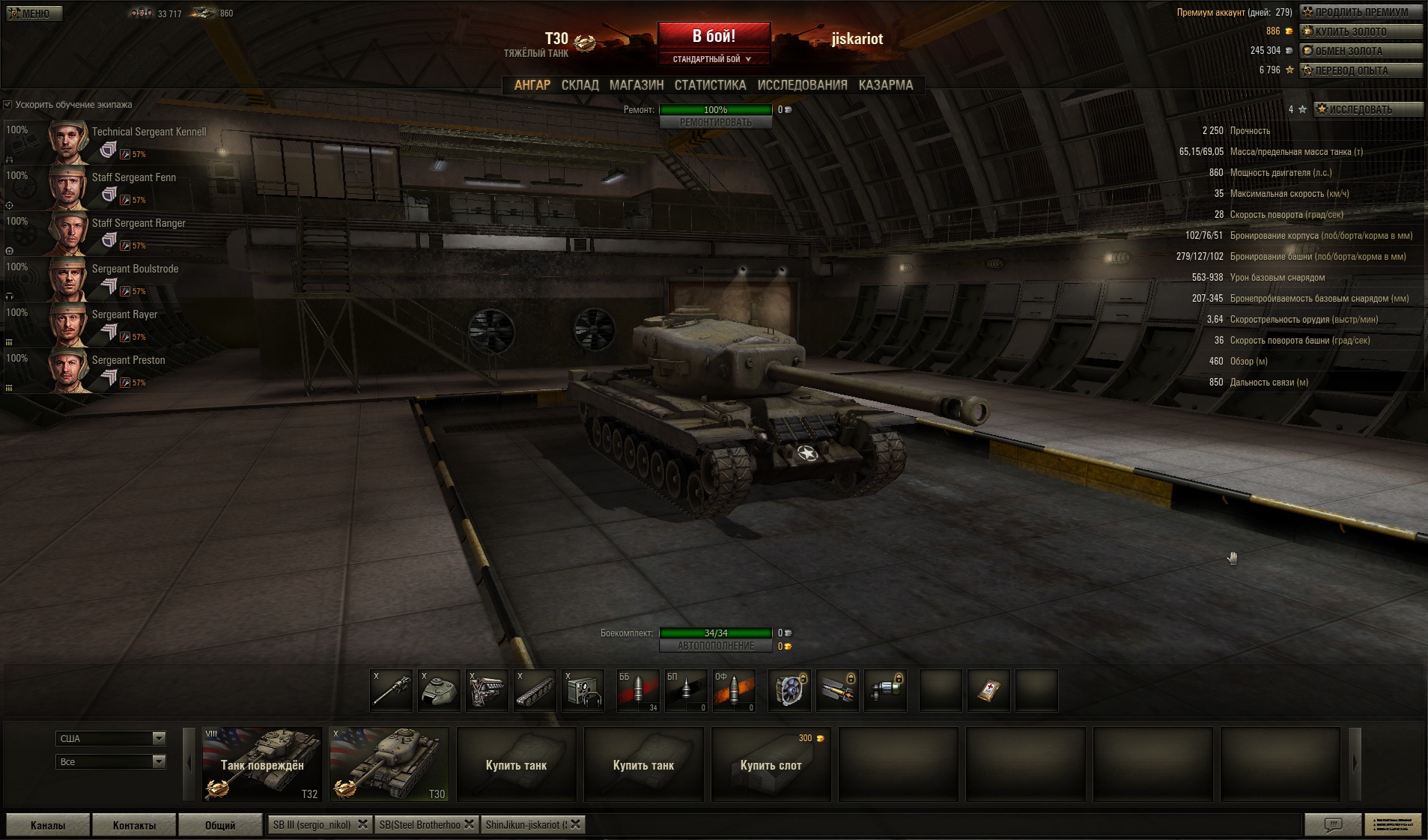Go to the ИССЛЕДОВАНИЯ tab

coord(802,85)
